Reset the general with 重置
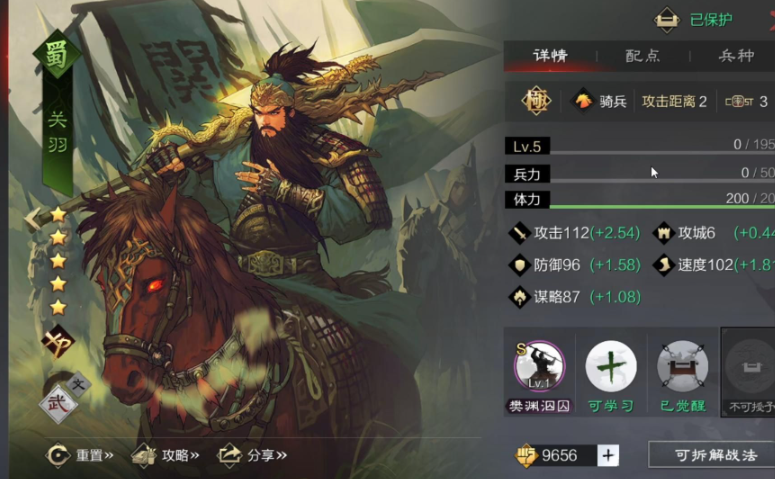This screenshot has height=479, width=775. (x=80, y=455)
